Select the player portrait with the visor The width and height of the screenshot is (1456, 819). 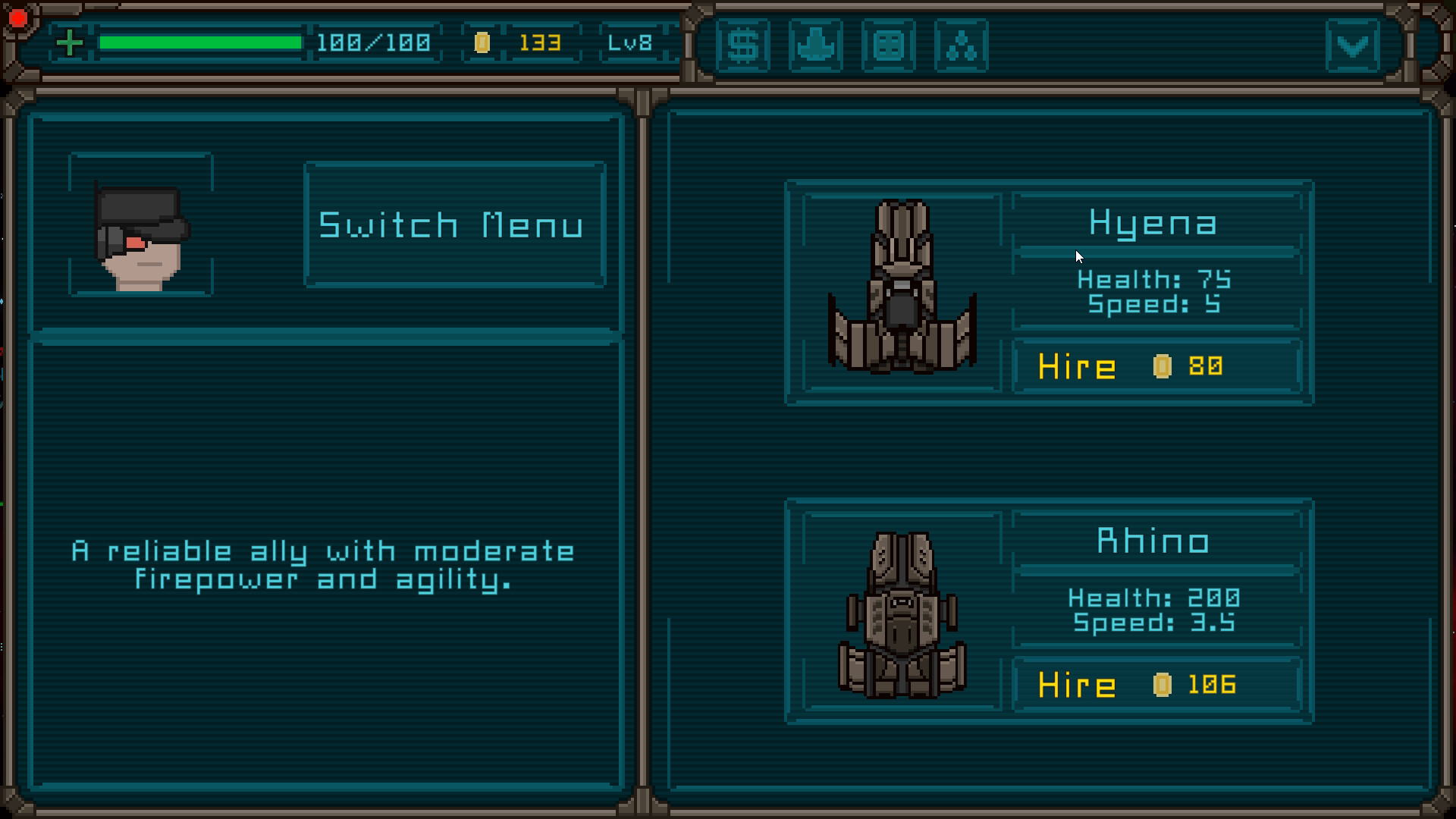[x=140, y=224]
